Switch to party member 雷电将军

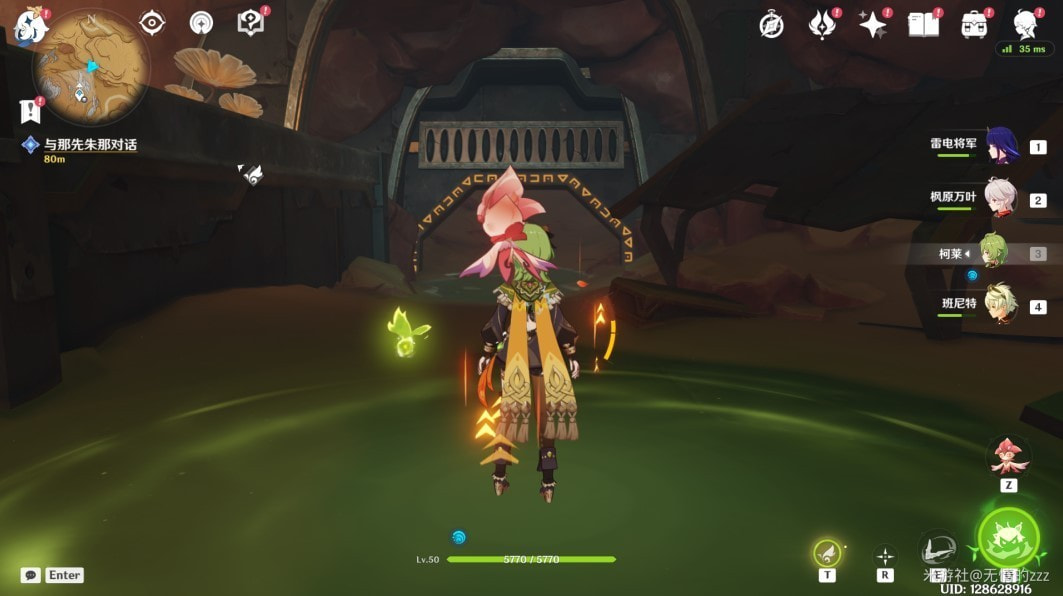(x=1000, y=146)
